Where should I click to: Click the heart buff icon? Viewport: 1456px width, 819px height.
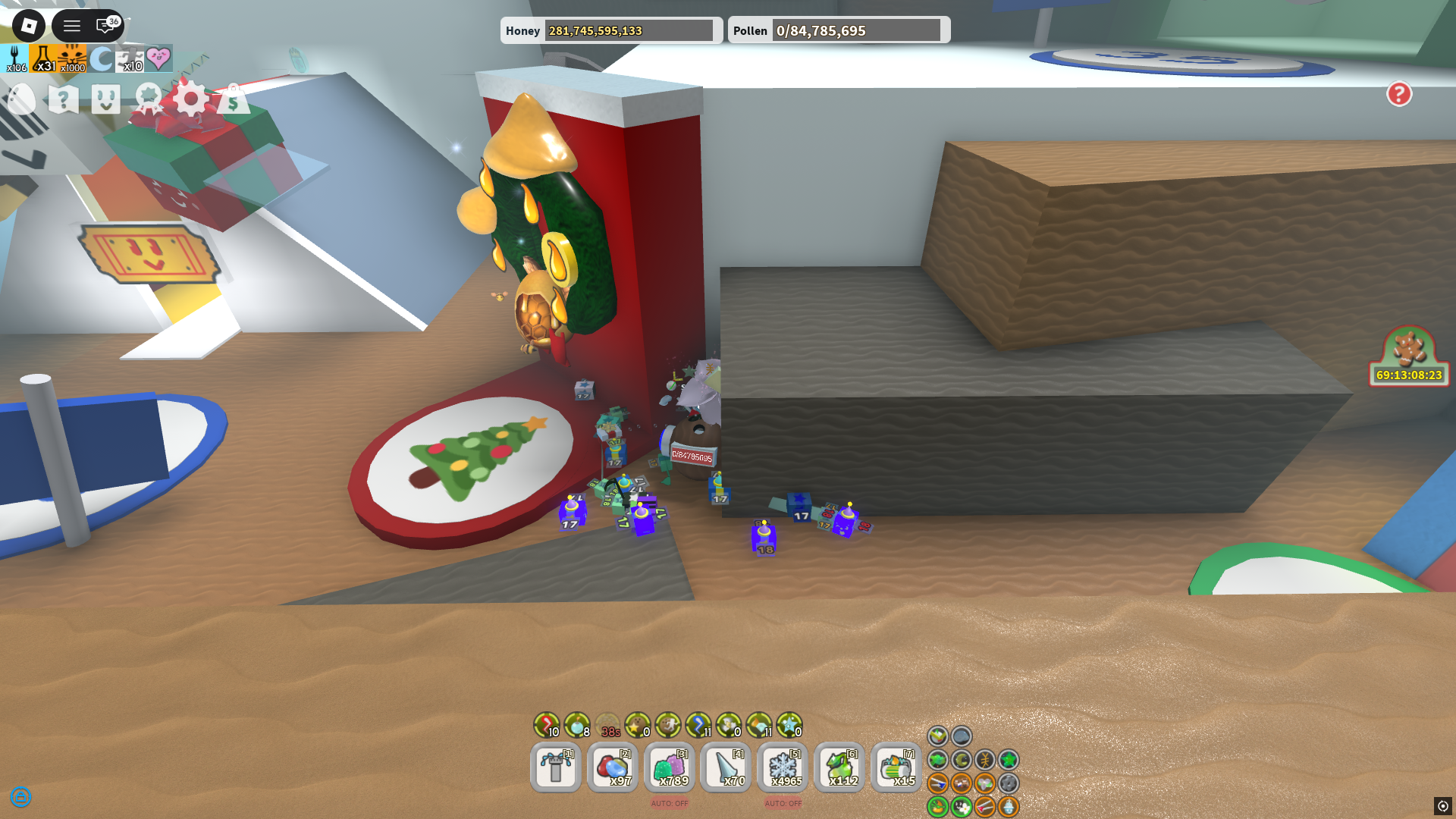[157, 58]
